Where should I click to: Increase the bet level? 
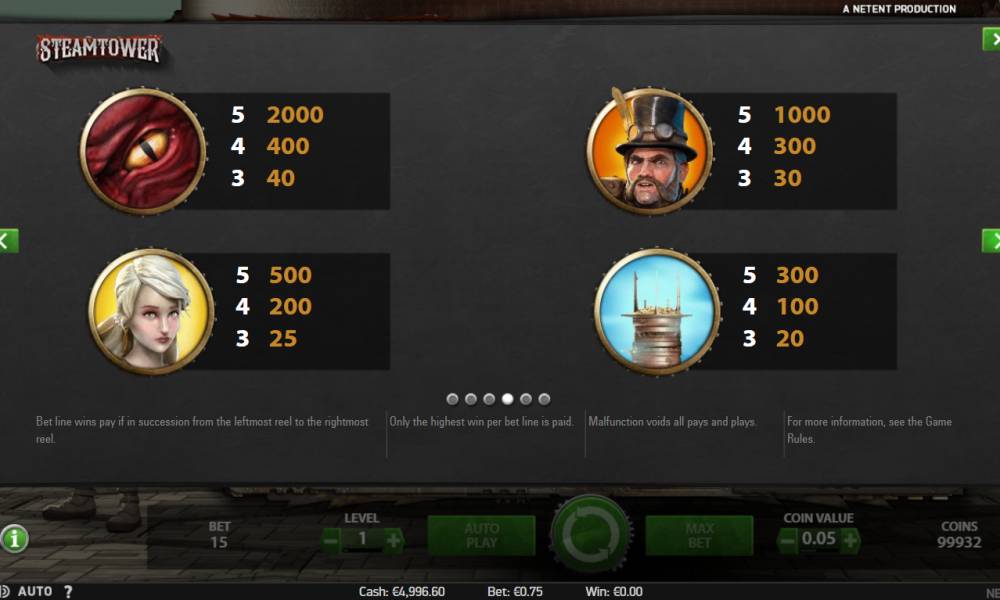[393, 541]
